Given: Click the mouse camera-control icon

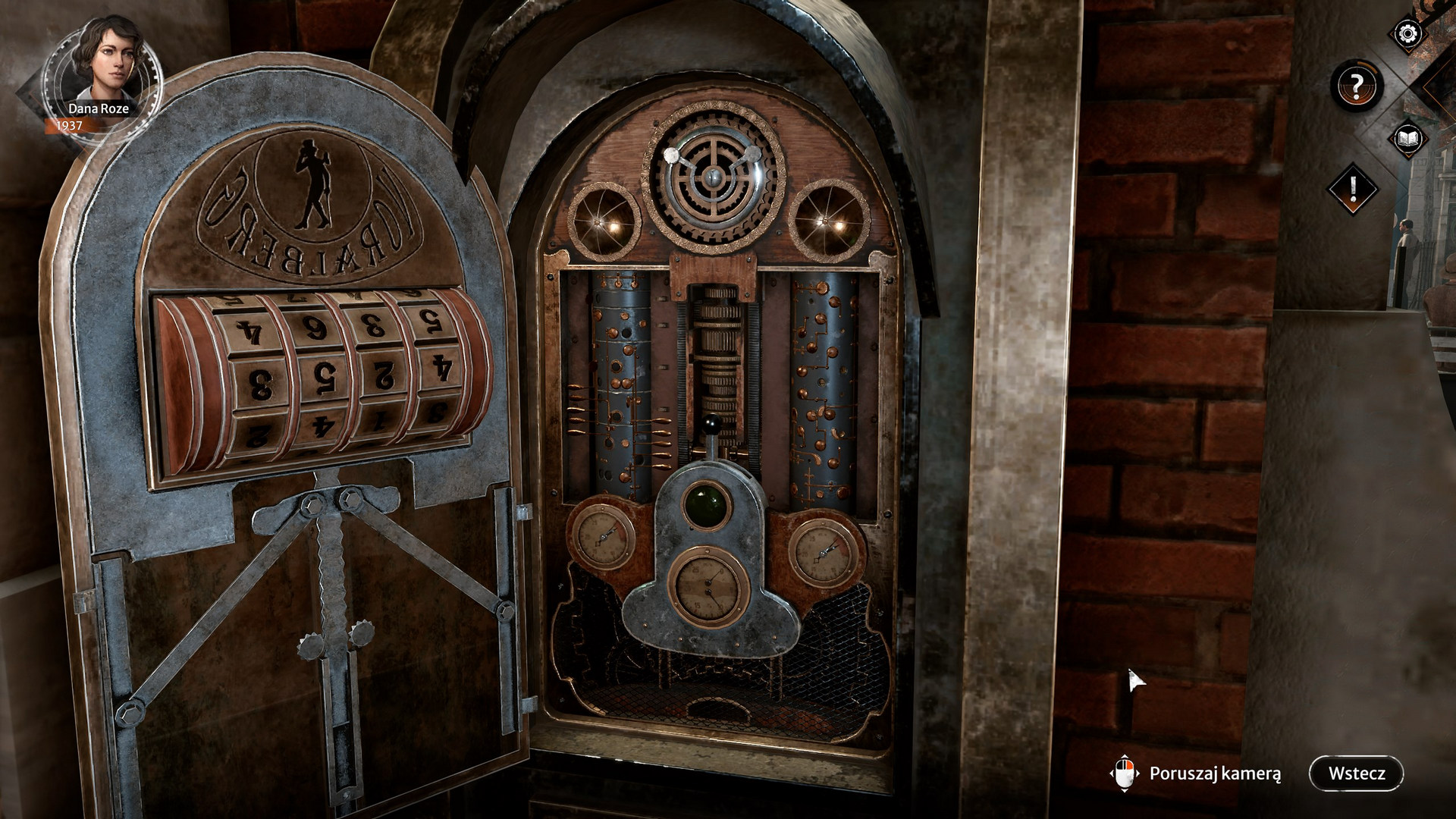Looking at the screenshot, I should [x=1125, y=772].
